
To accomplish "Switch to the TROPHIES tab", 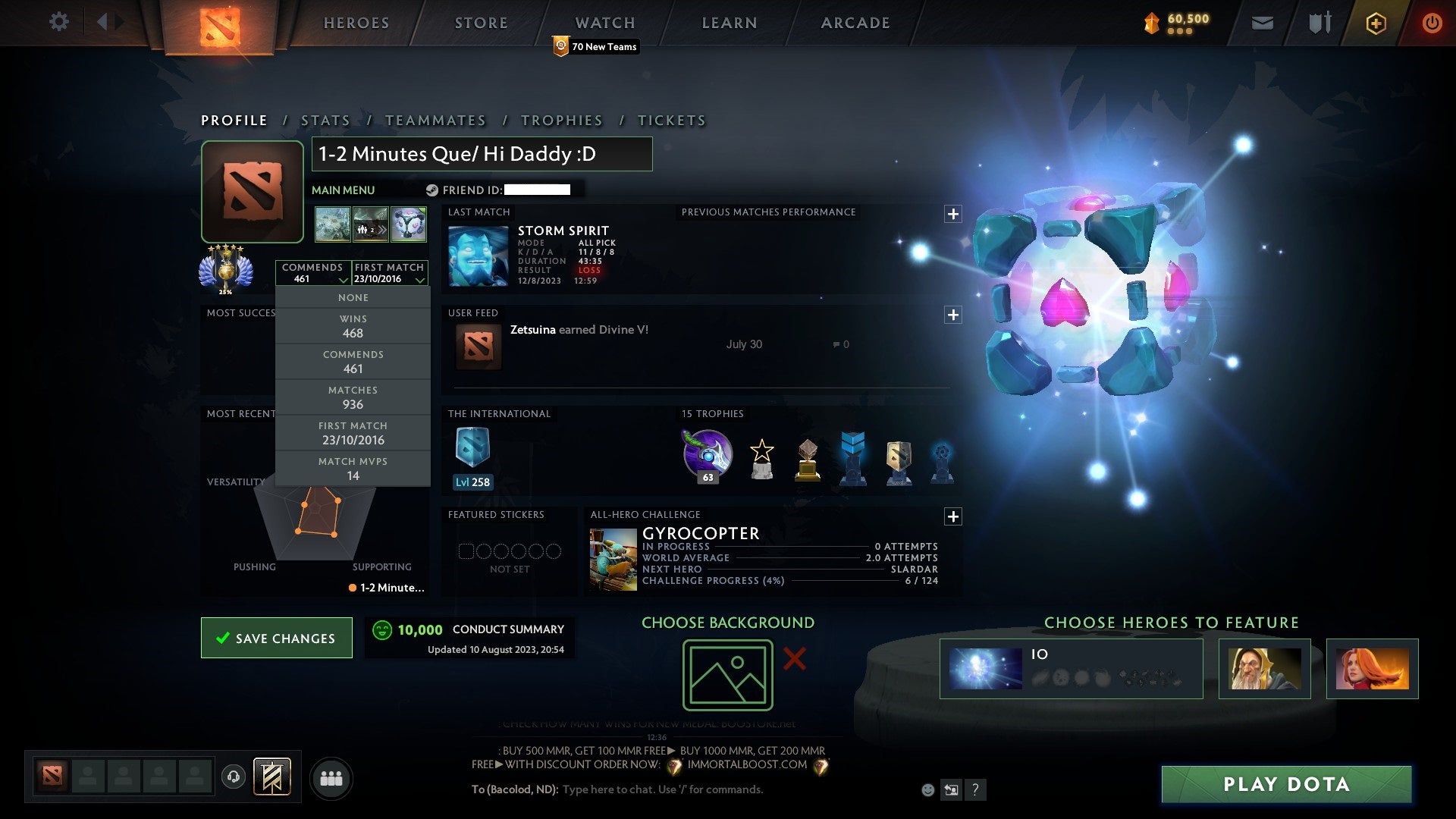I will tap(561, 120).
